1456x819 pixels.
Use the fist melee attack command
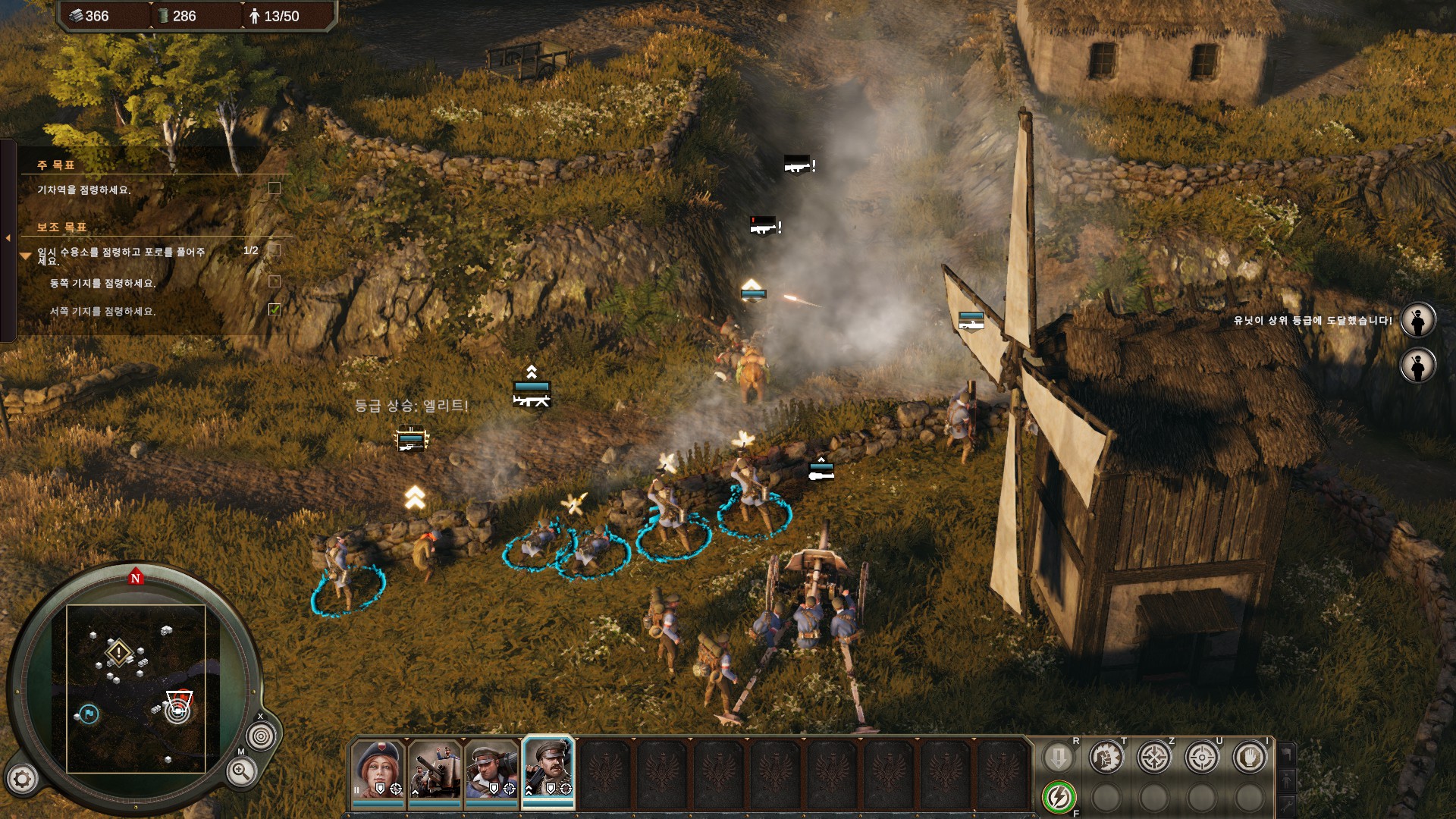pos(1106,757)
